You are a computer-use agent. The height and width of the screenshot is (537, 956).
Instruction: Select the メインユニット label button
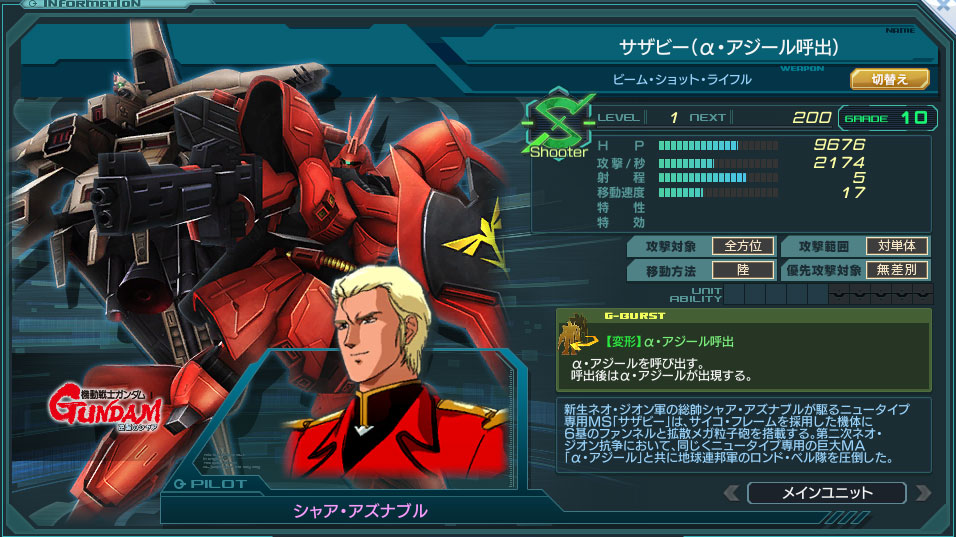(x=826, y=493)
